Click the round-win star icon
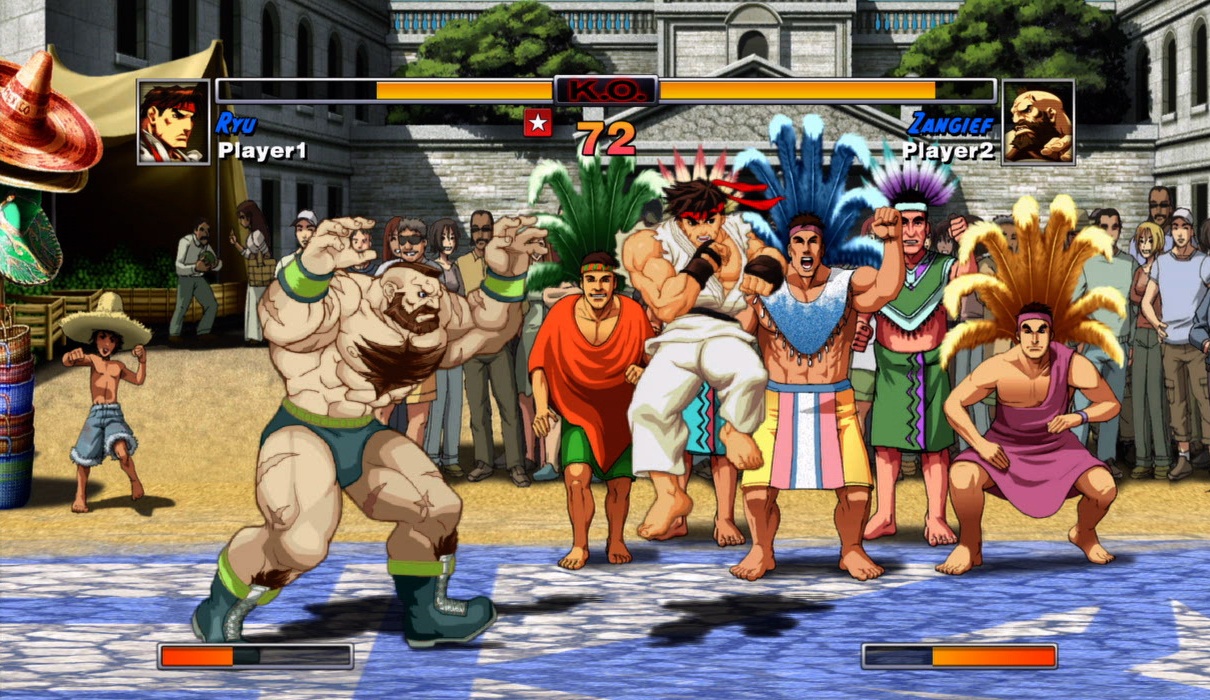1210x700 pixels. point(537,123)
